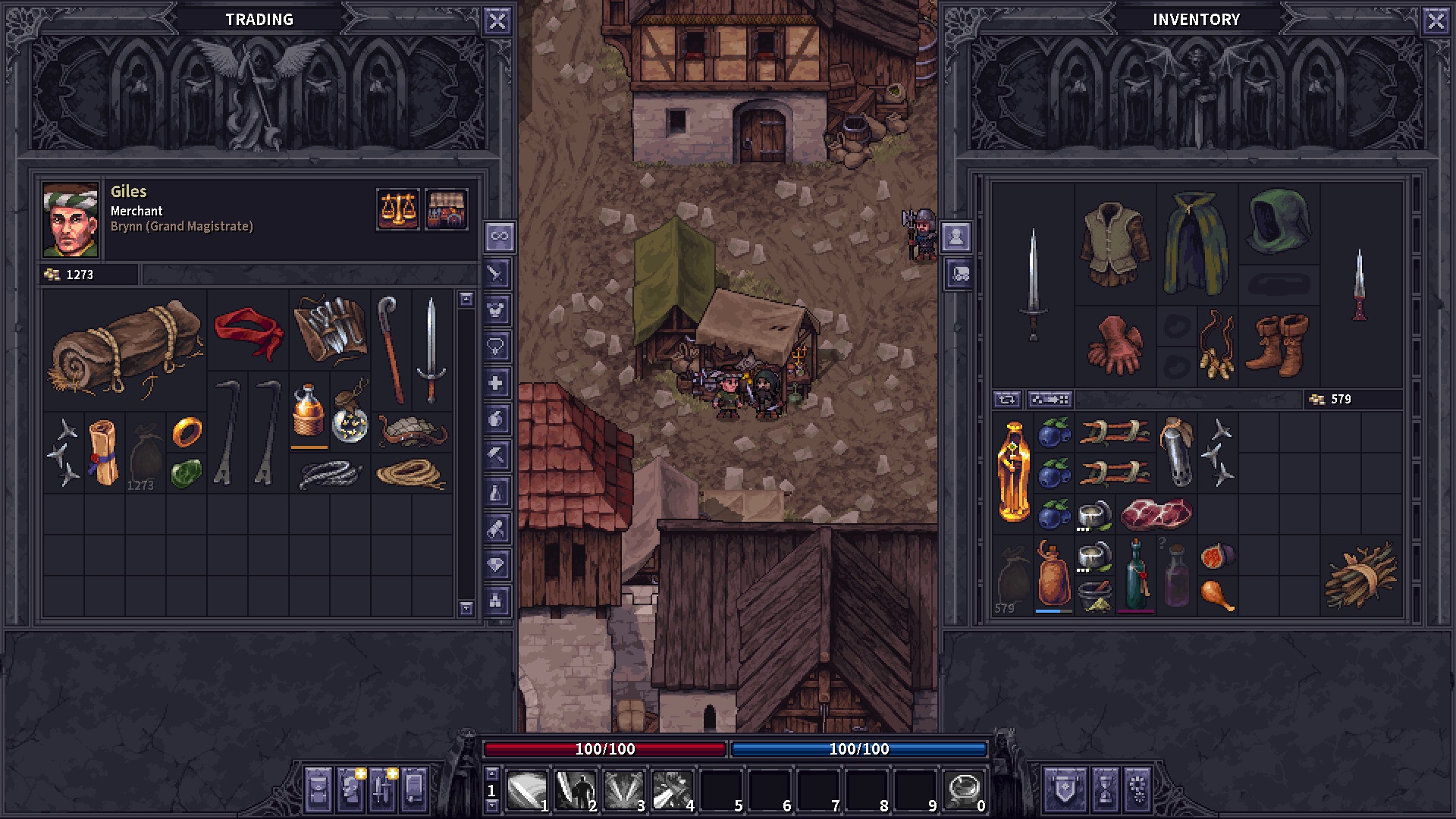Click the red health bar showing 100/100
This screenshot has width=1456, height=819.
[x=605, y=748]
